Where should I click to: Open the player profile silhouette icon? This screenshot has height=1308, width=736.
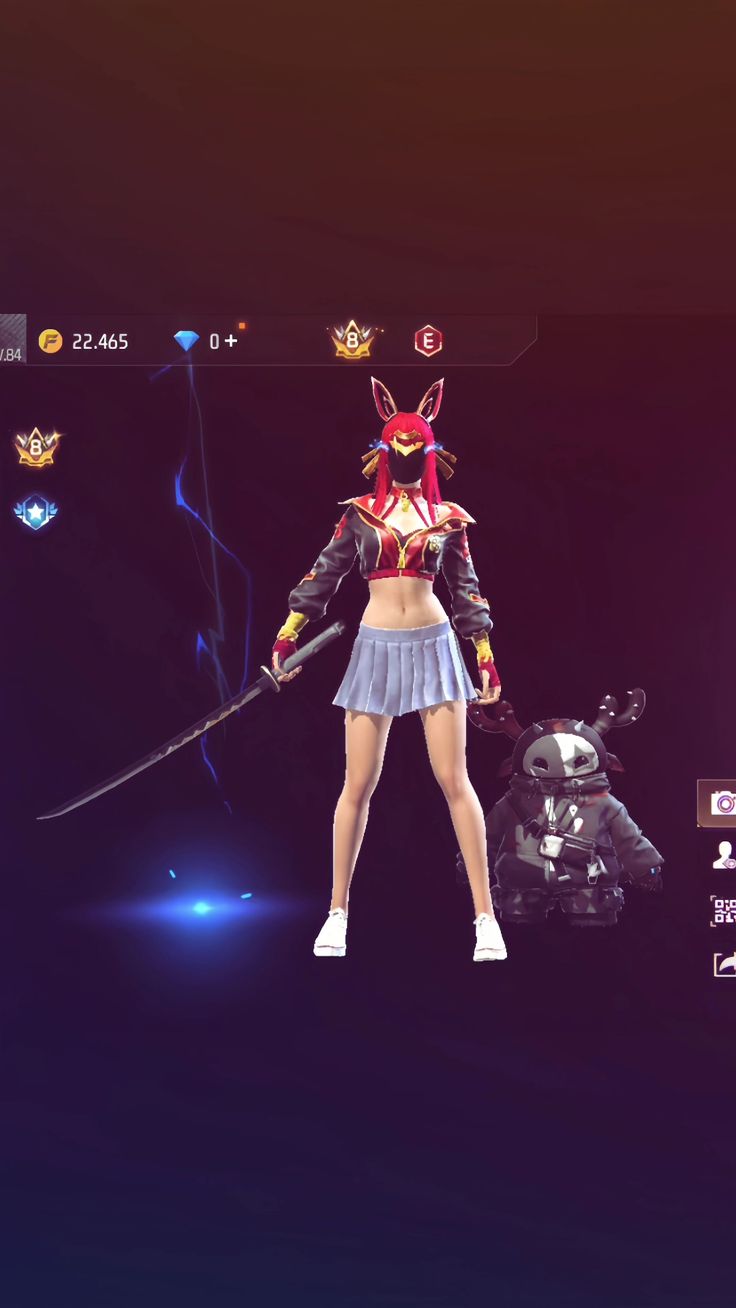tap(723, 854)
